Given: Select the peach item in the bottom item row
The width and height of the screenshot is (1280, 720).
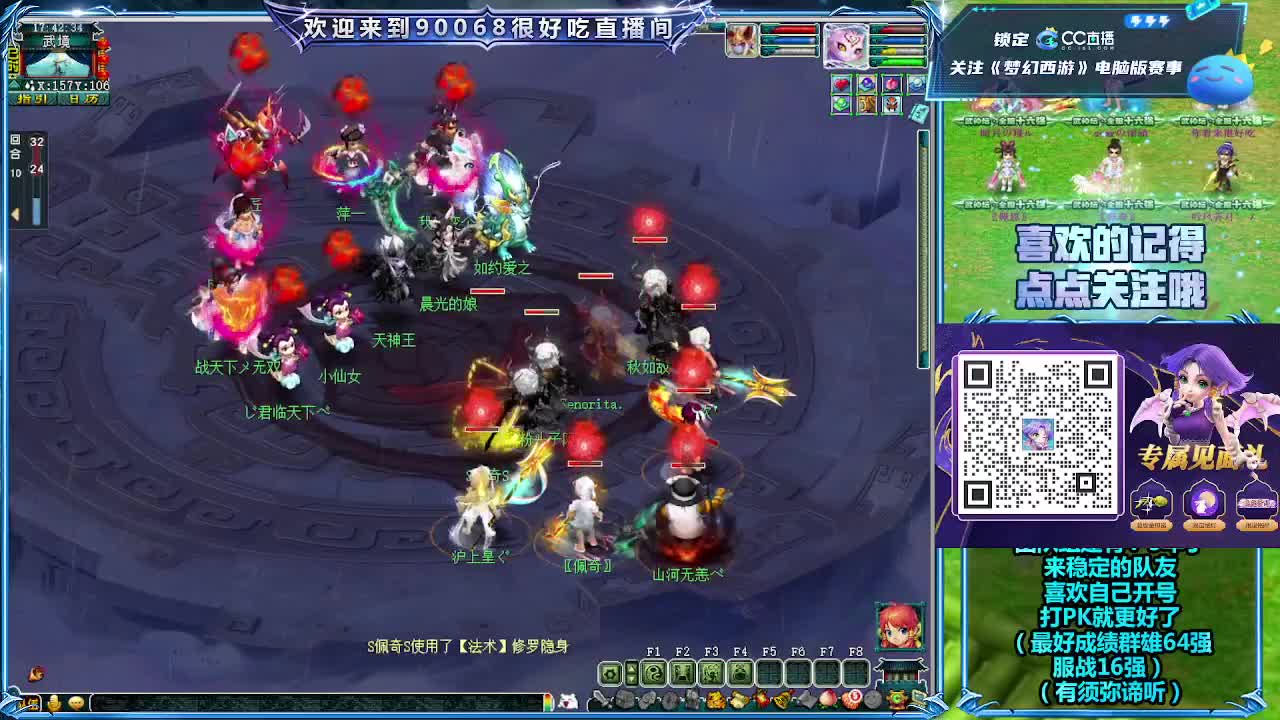Looking at the screenshot, I should point(829,696).
